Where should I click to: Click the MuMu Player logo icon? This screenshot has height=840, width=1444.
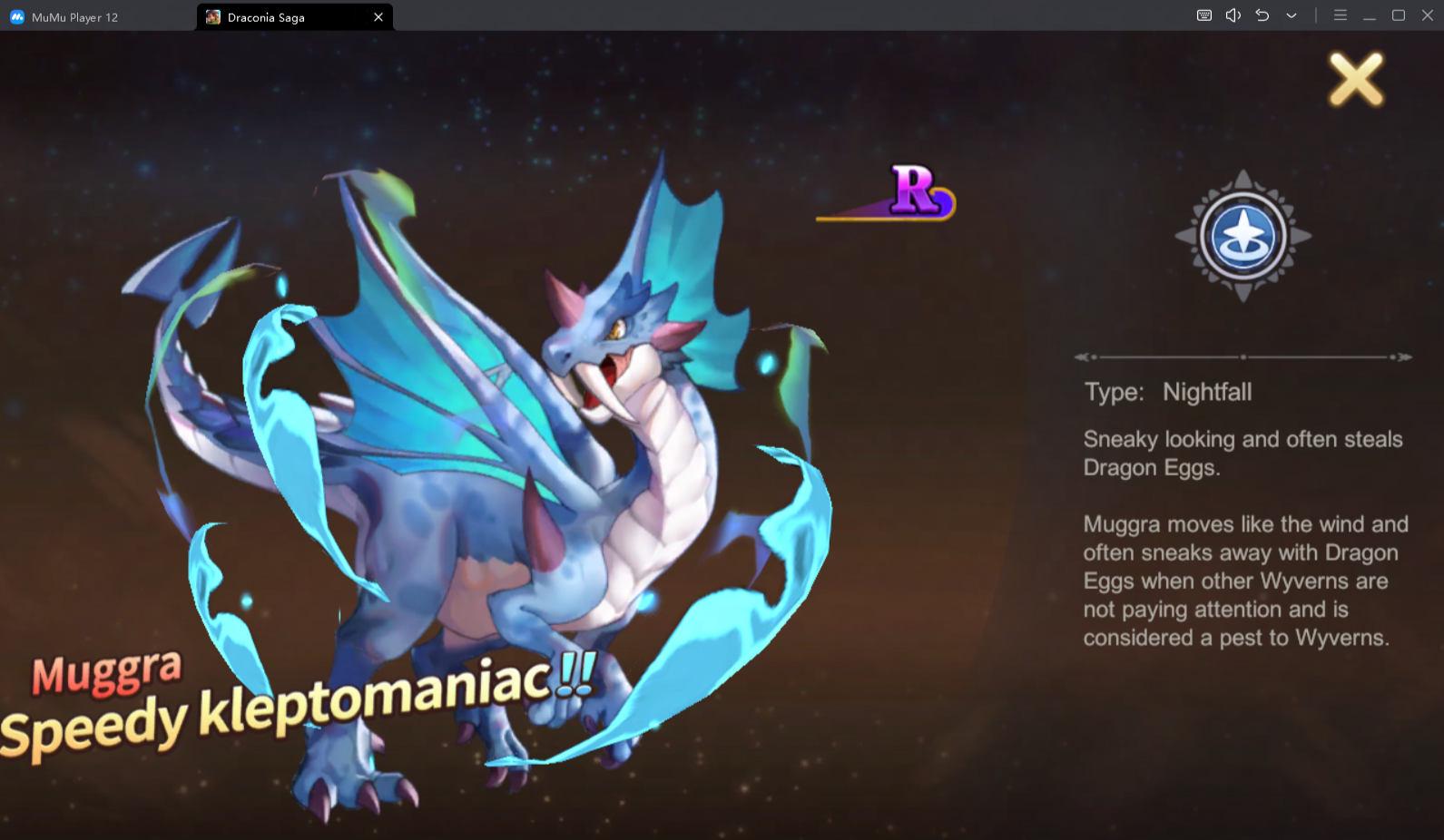(15, 15)
